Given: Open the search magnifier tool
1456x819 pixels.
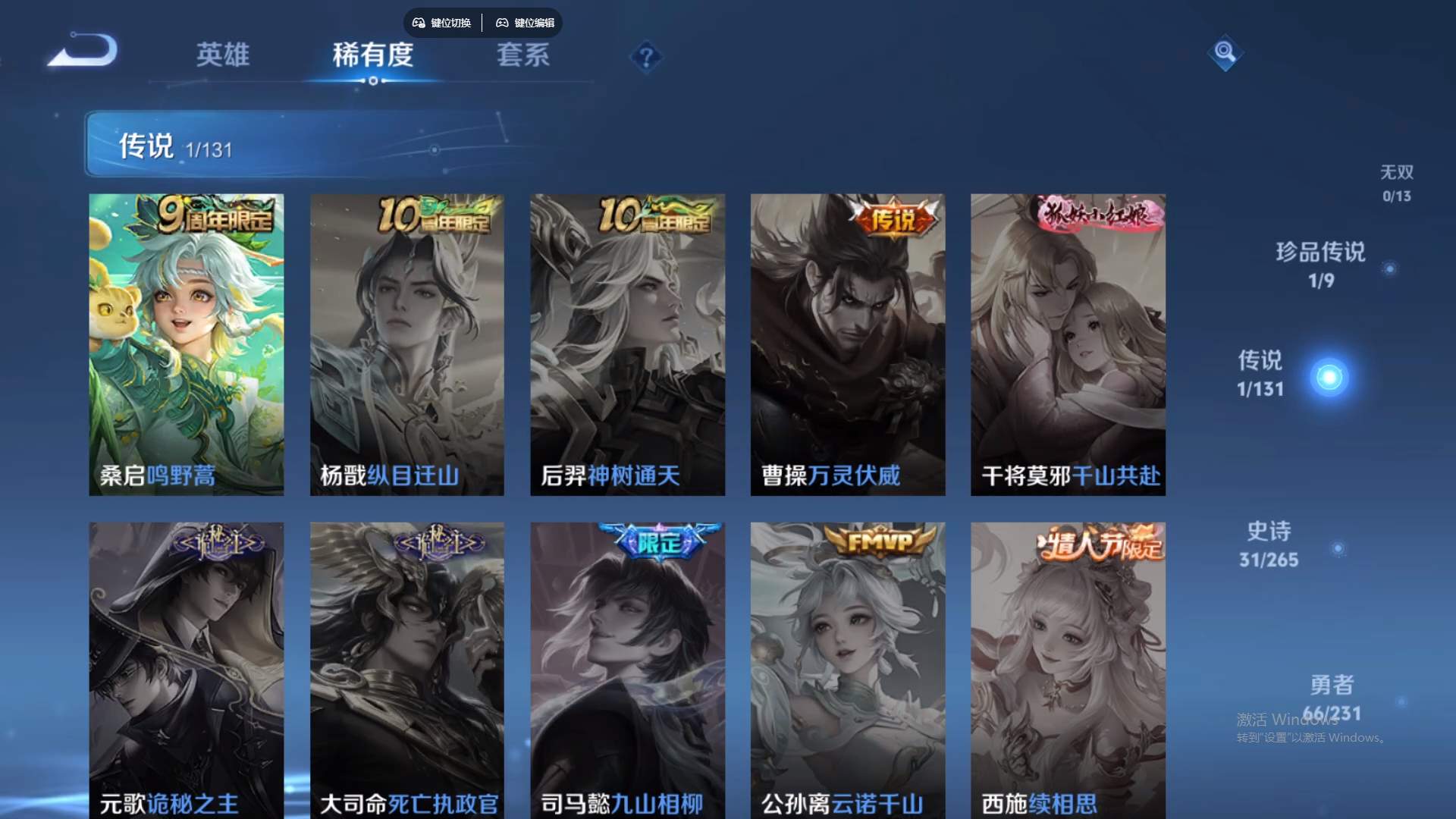Looking at the screenshot, I should pos(1227,53).
